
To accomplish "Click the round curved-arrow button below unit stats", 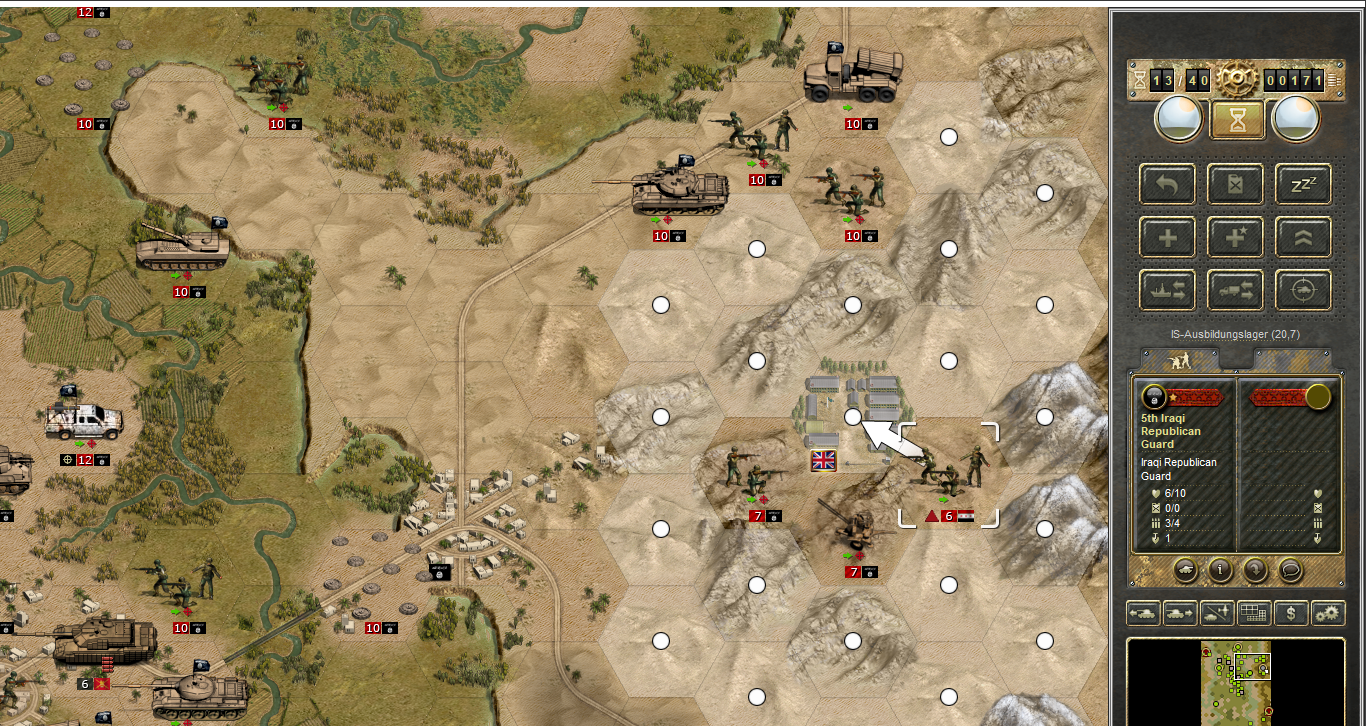I will pyautogui.click(x=1255, y=569).
